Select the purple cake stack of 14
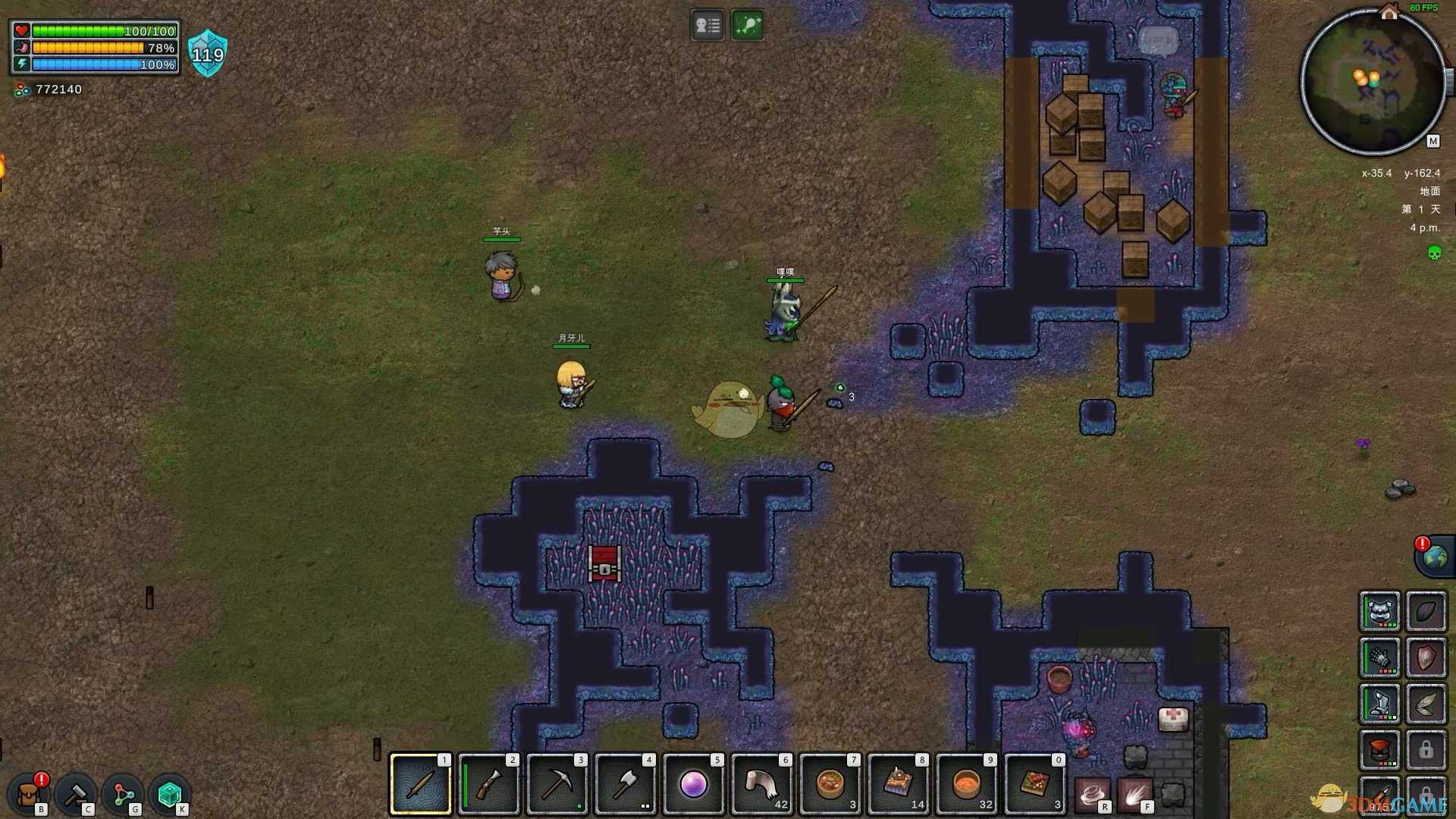This screenshot has height=819, width=1456. (x=899, y=784)
